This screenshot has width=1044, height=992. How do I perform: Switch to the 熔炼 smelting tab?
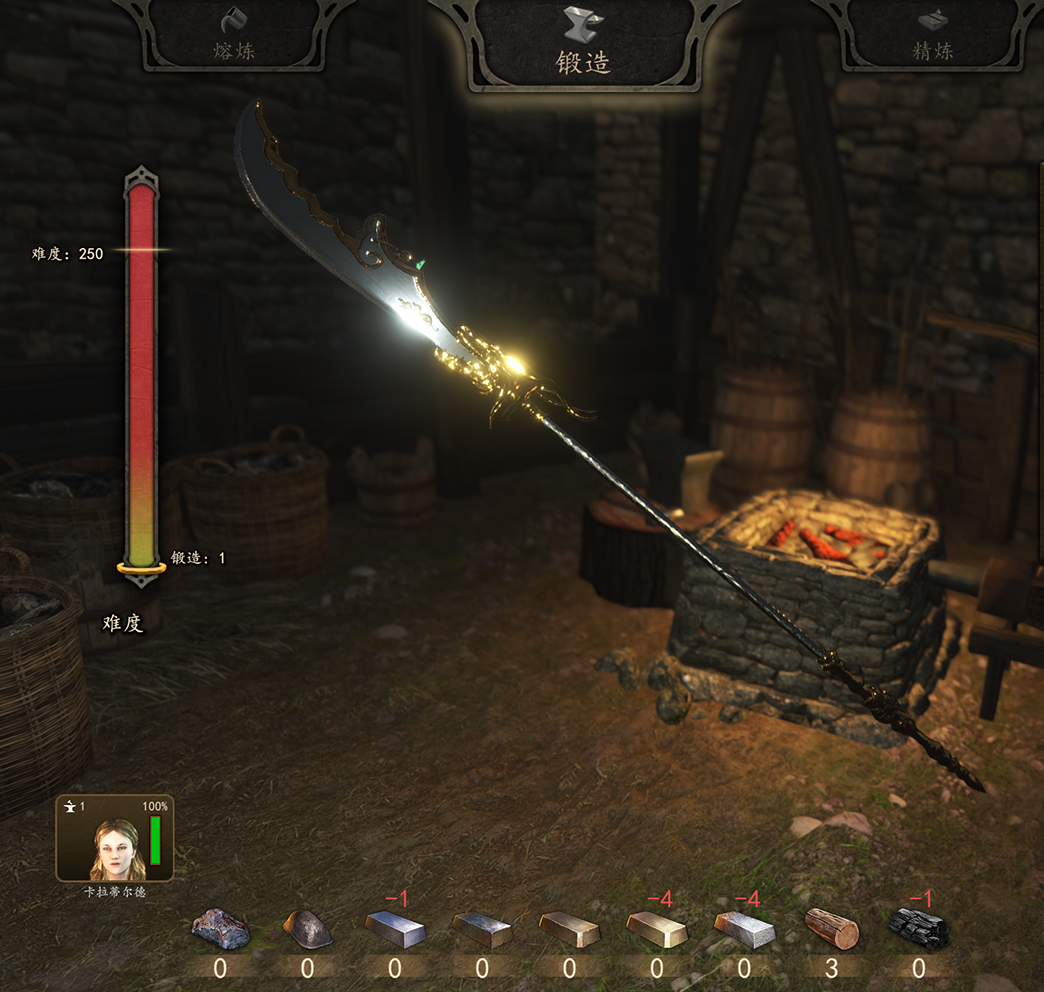coord(235,36)
